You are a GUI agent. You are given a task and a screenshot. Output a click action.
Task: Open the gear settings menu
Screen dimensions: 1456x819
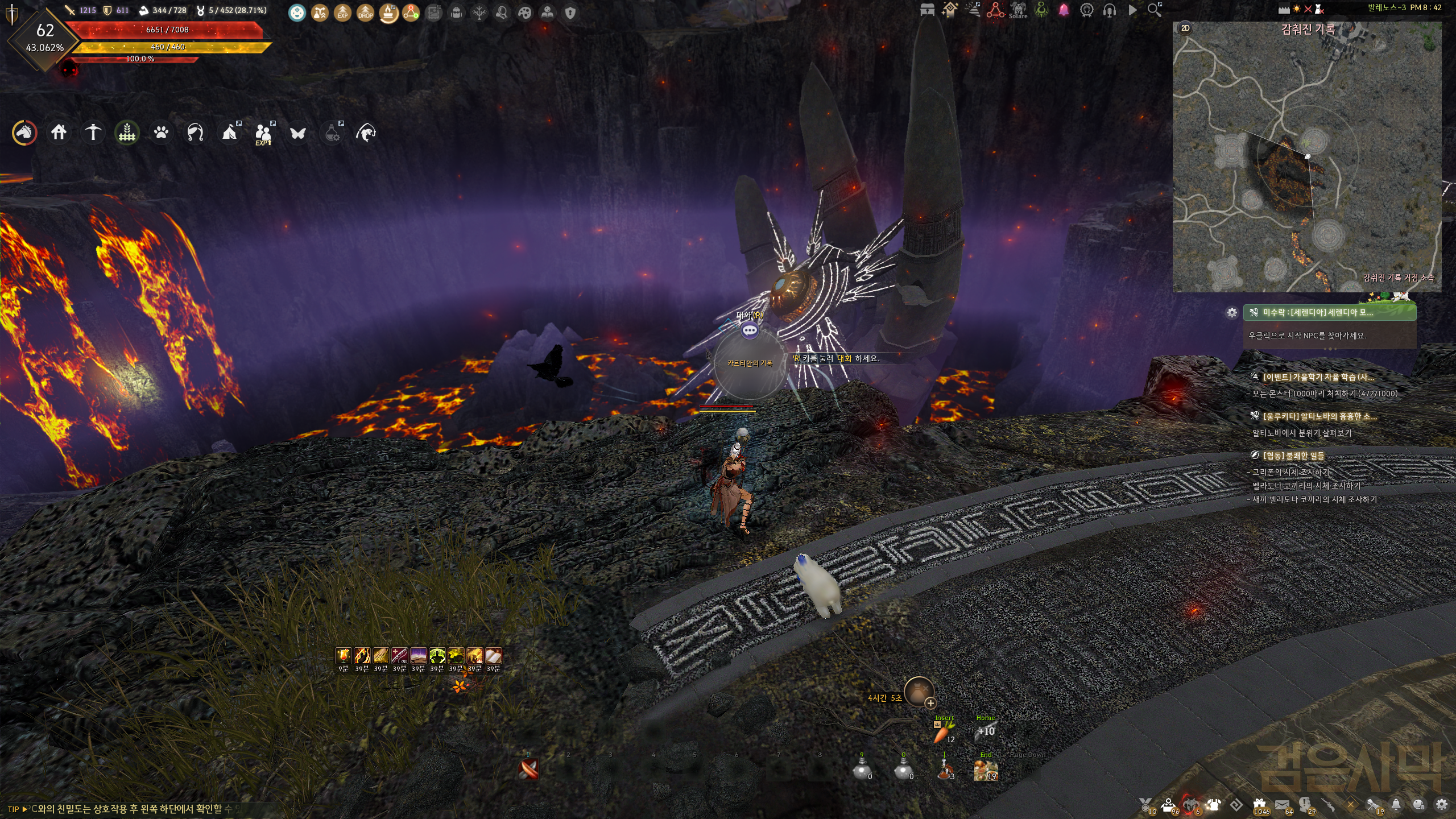point(1441,805)
